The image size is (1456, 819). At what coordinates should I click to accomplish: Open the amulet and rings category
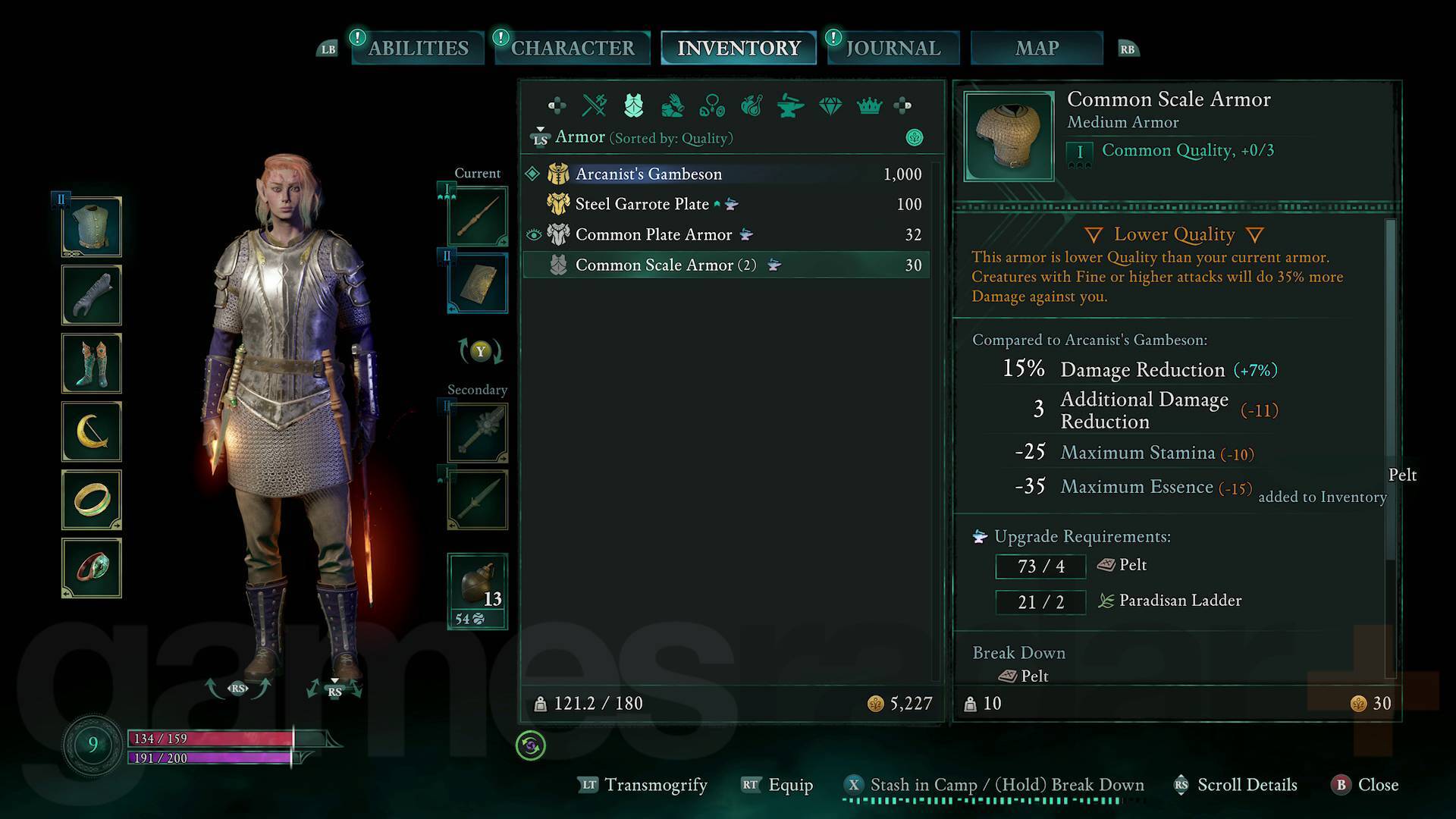tap(712, 105)
